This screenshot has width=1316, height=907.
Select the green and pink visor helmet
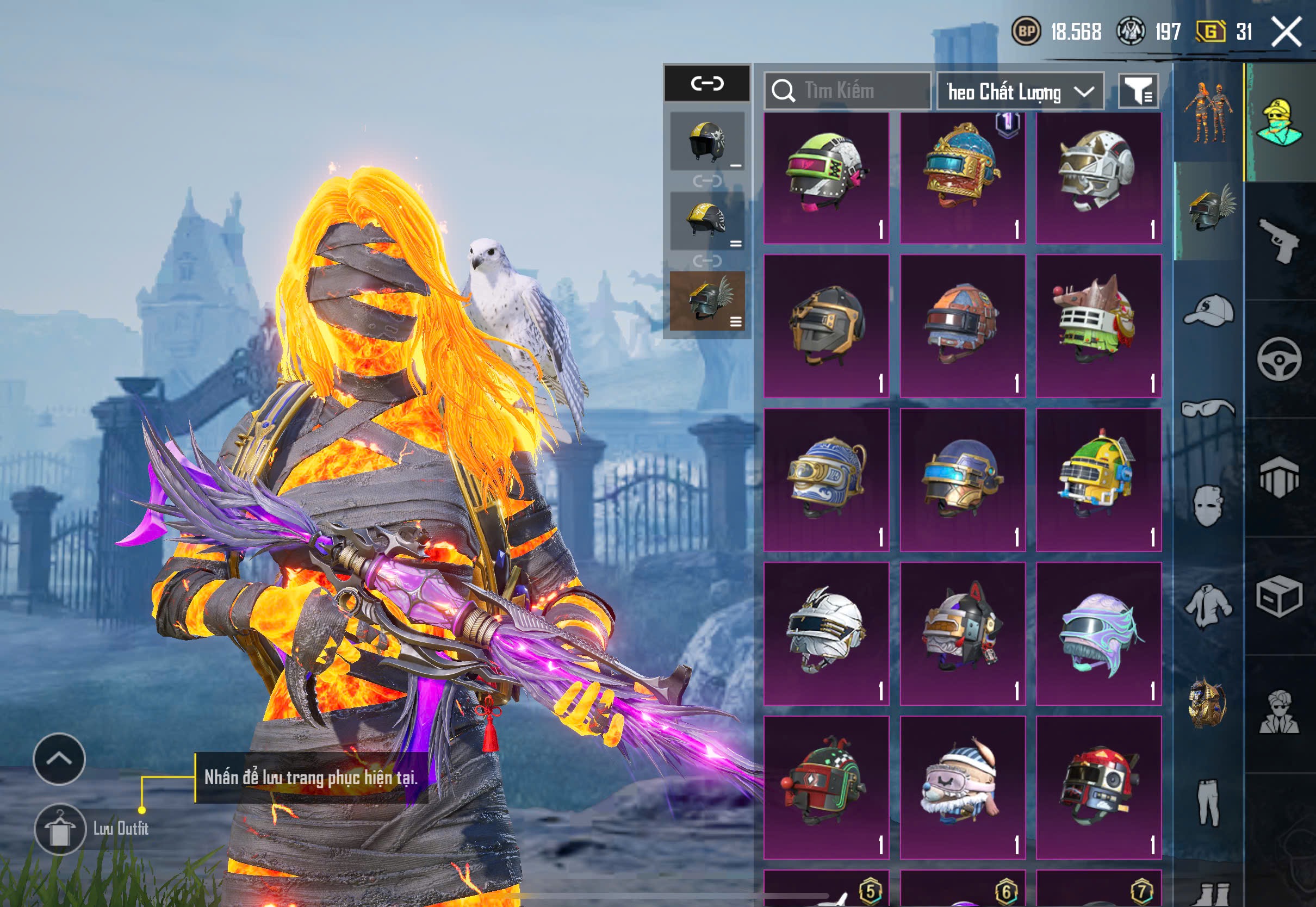coord(826,177)
